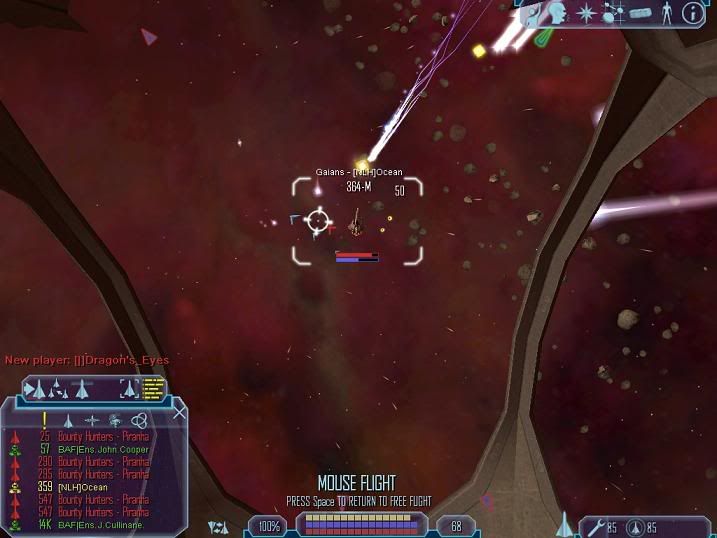This screenshot has height=538, width=717.
Task: Show loot filter in contact list
Action: [116, 421]
